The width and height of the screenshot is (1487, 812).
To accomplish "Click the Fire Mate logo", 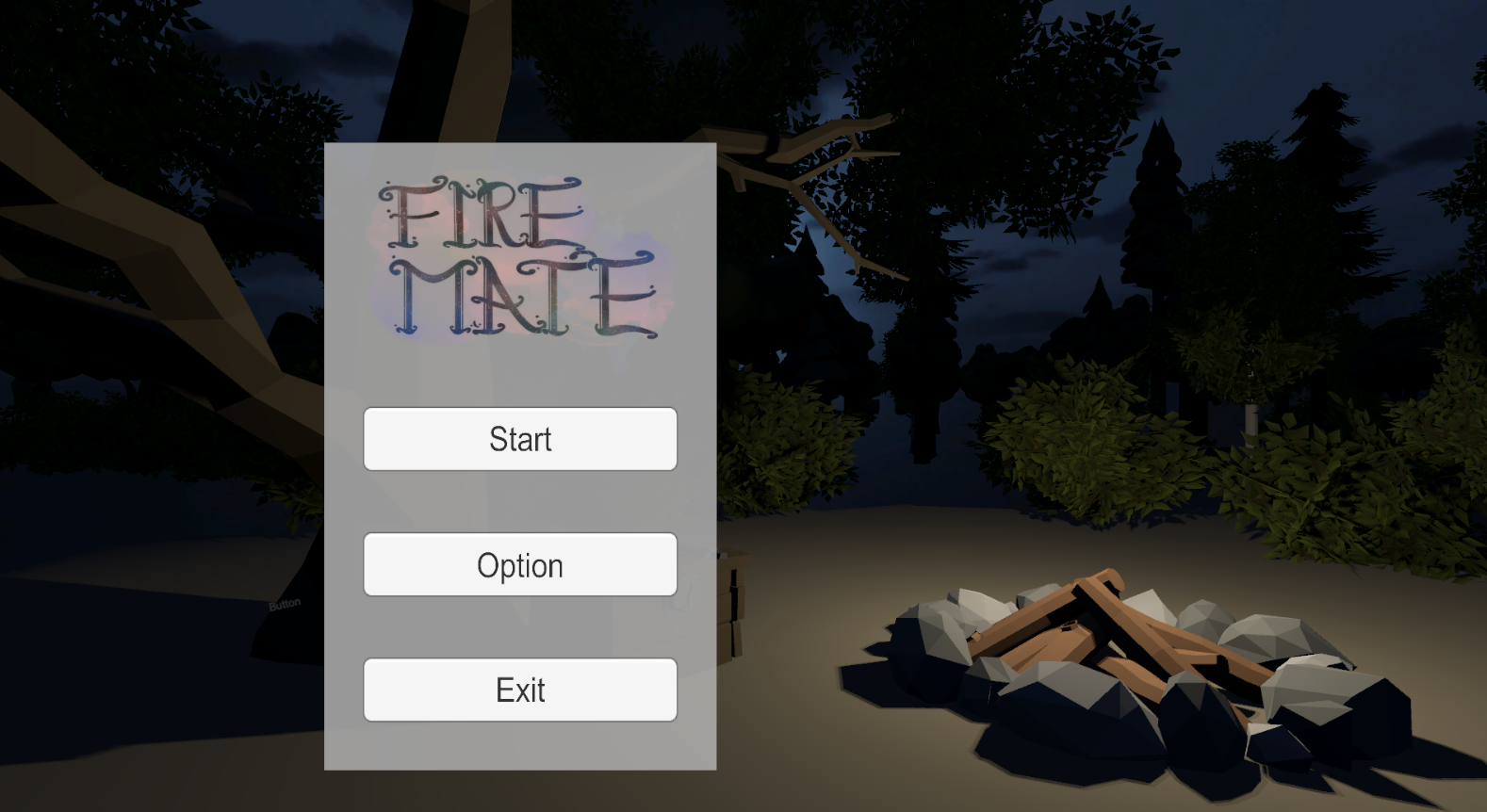I will [520, 254].
